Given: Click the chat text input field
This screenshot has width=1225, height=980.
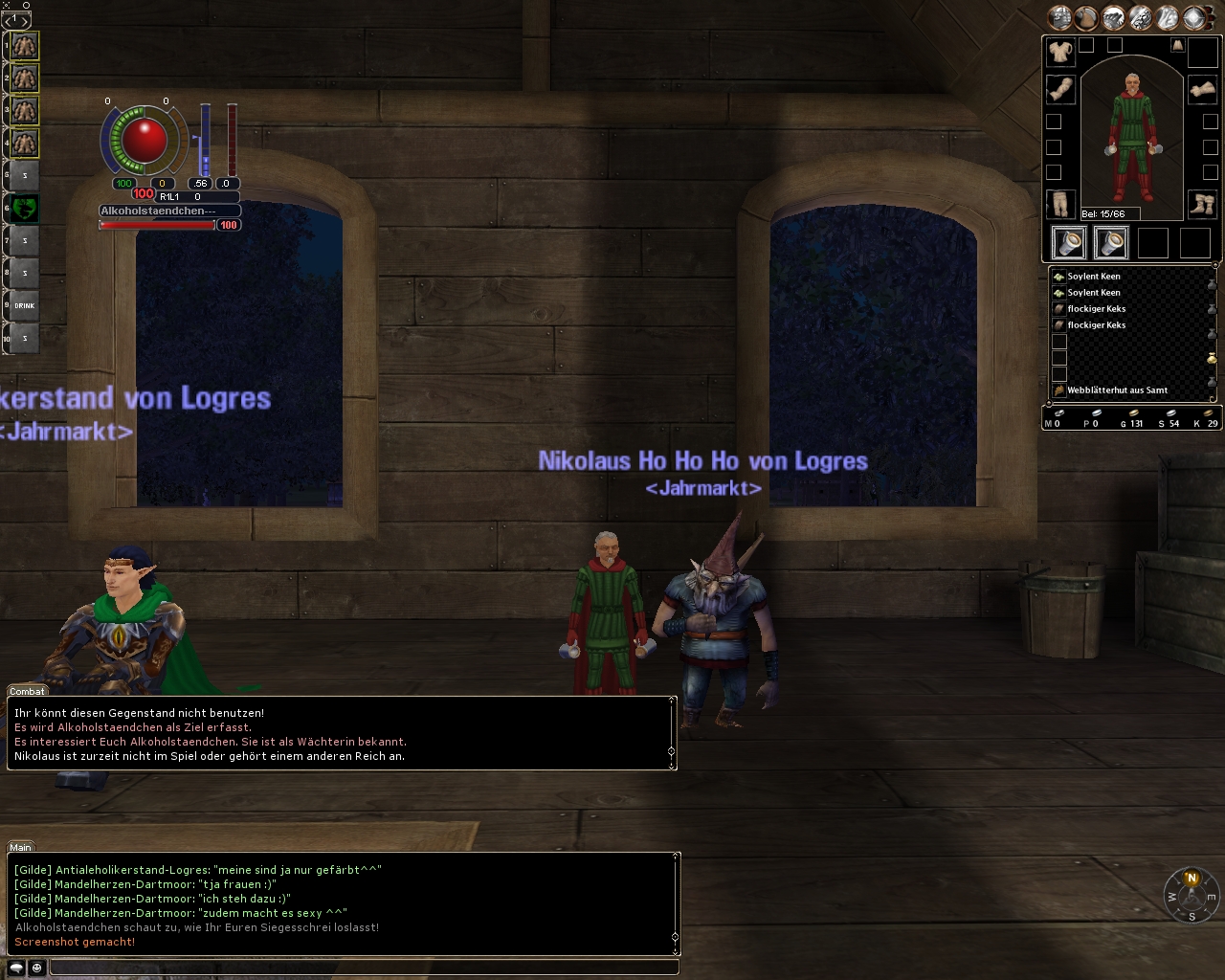Looking at the screenshot, I should pyautogui.click(x=364, y=968).
